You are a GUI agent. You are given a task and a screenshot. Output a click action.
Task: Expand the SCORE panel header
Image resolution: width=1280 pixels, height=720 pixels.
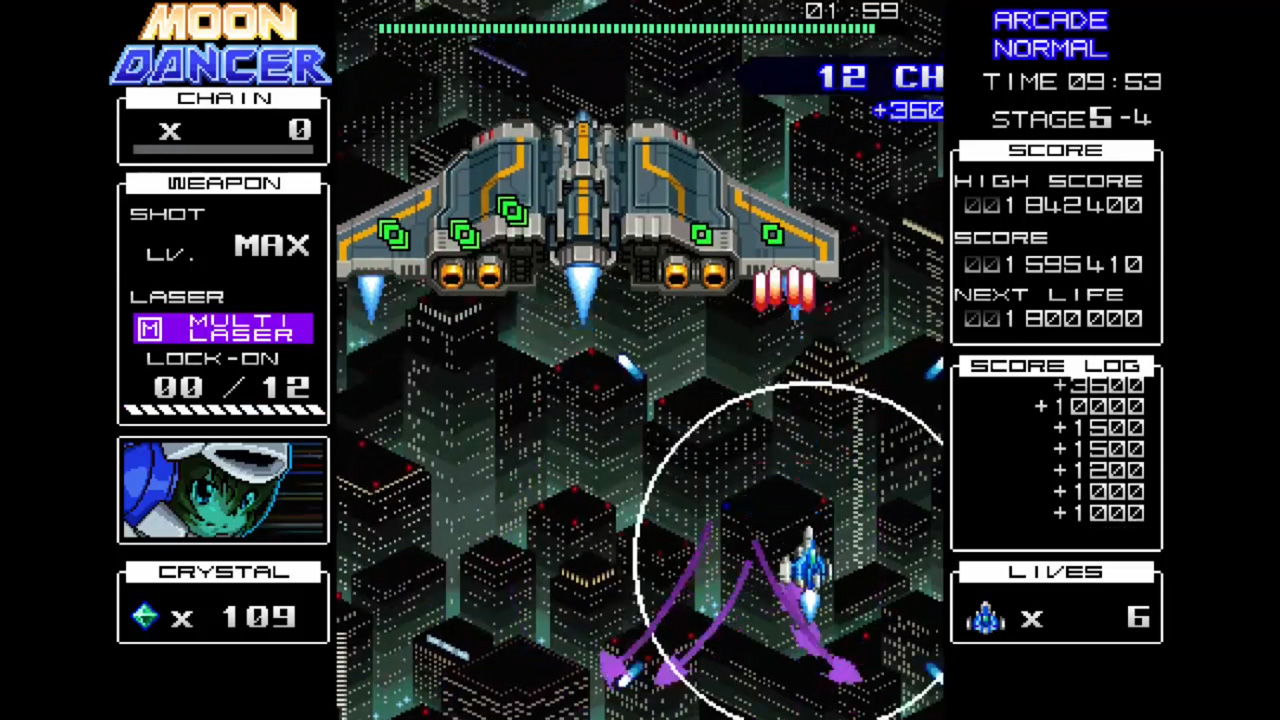tap(1055, 150)
